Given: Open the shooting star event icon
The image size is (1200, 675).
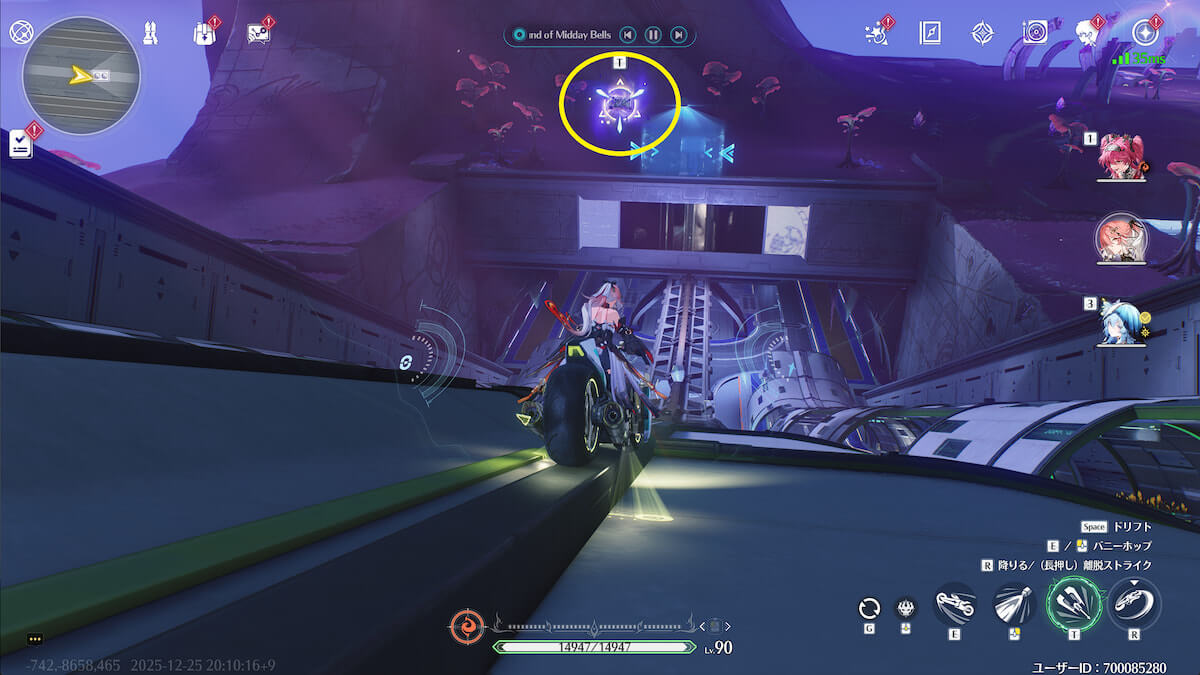Looking at the screenshot, I should (x=878, y=32).
